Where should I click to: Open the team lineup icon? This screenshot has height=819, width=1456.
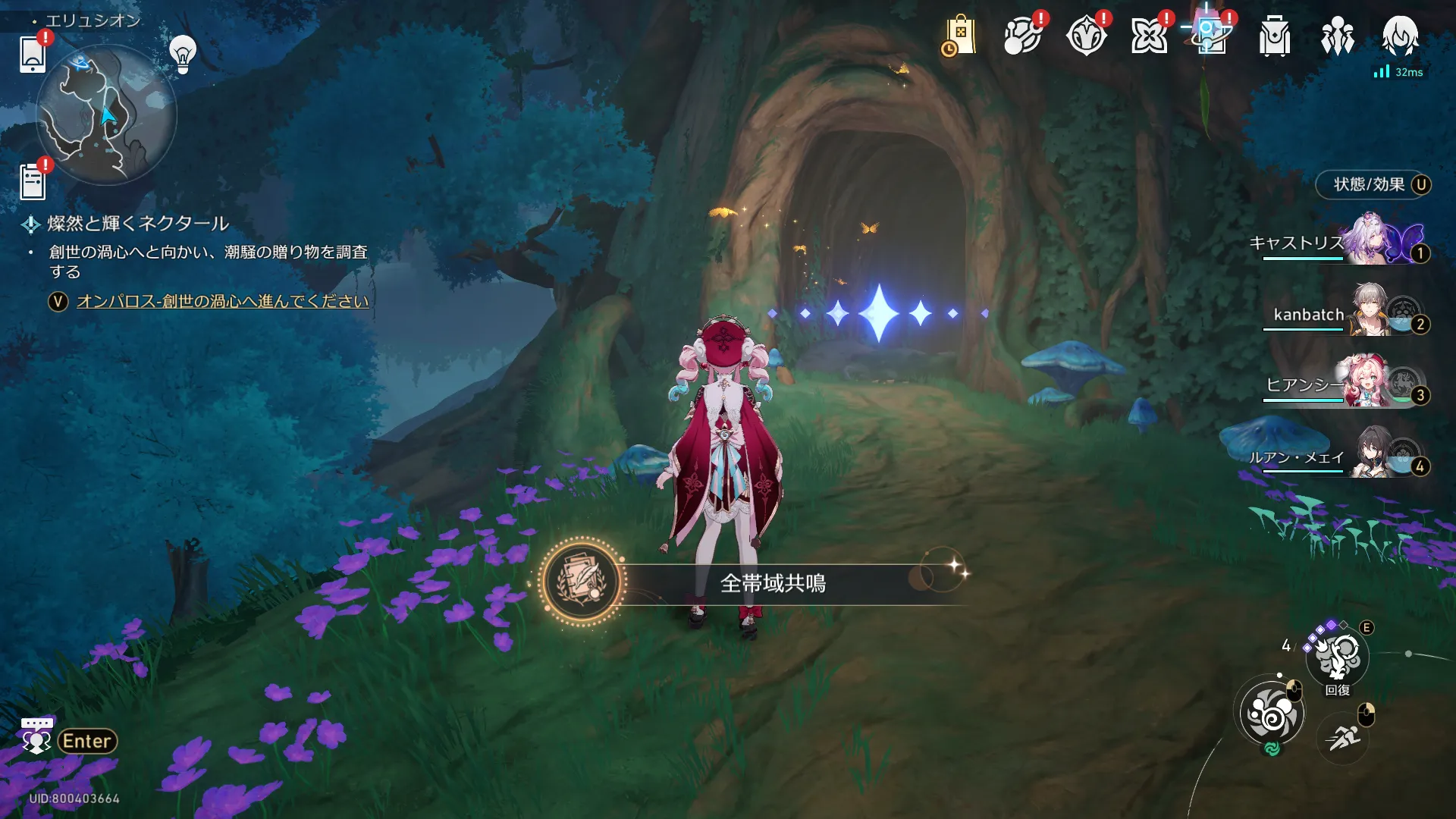click(x=1337, y=36)
